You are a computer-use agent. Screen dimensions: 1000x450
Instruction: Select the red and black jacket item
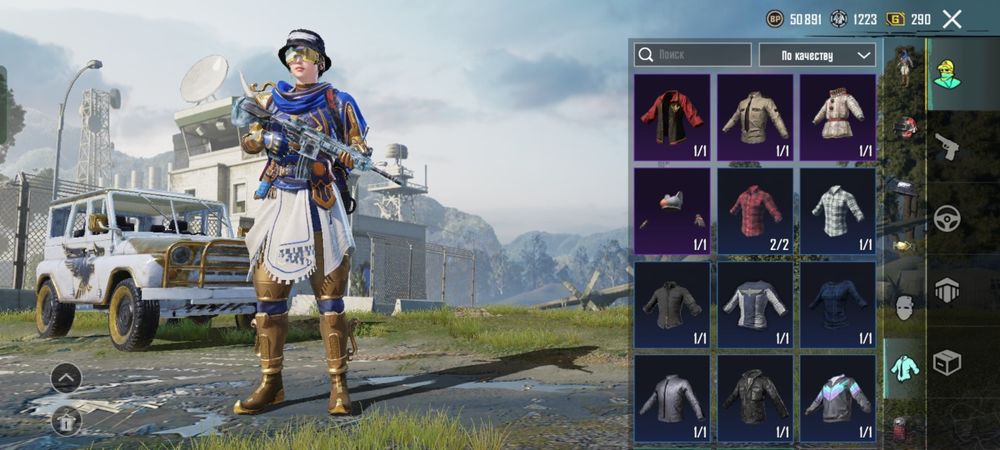click(x=672, y=117)
